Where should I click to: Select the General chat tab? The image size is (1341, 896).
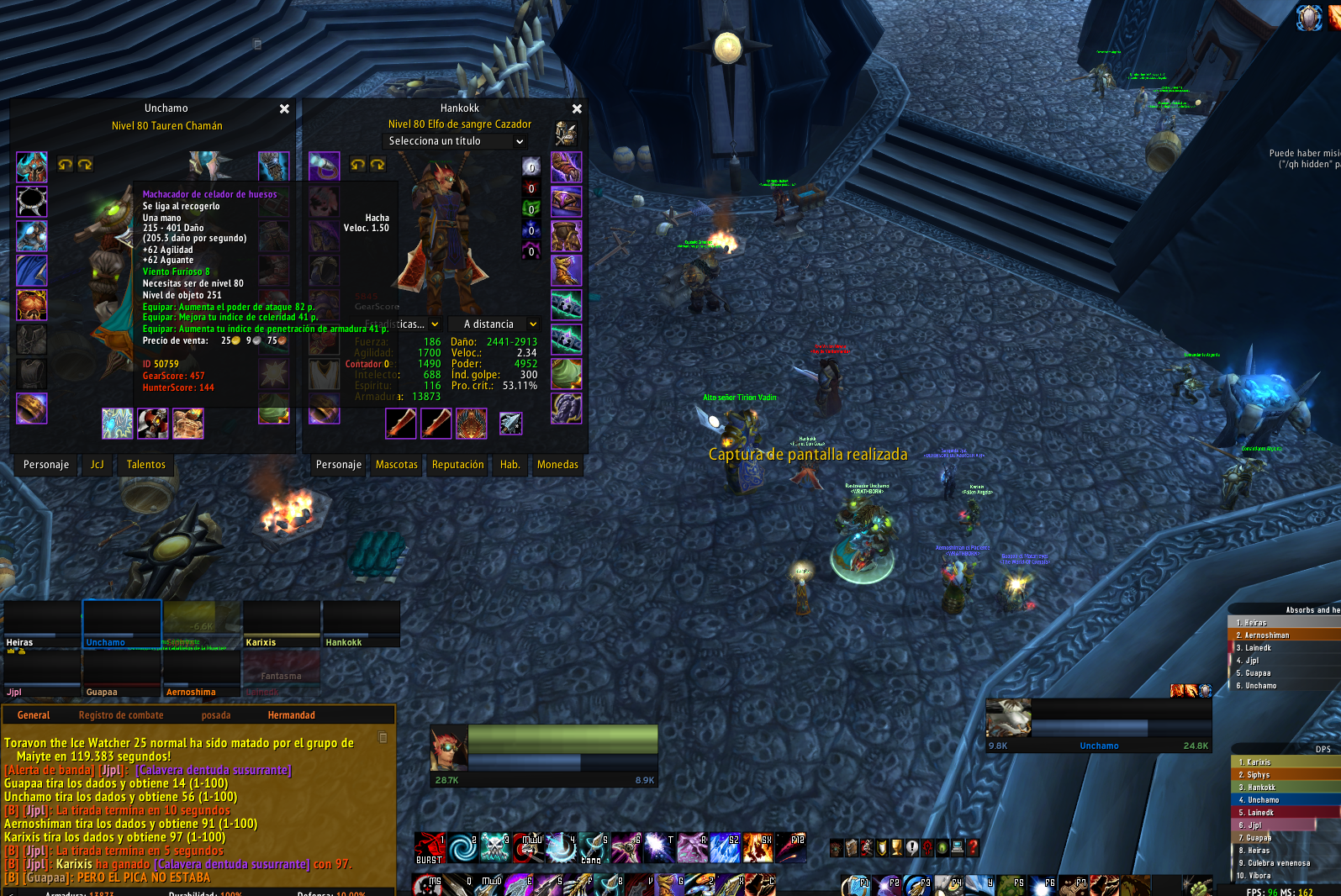click(34, 715)
